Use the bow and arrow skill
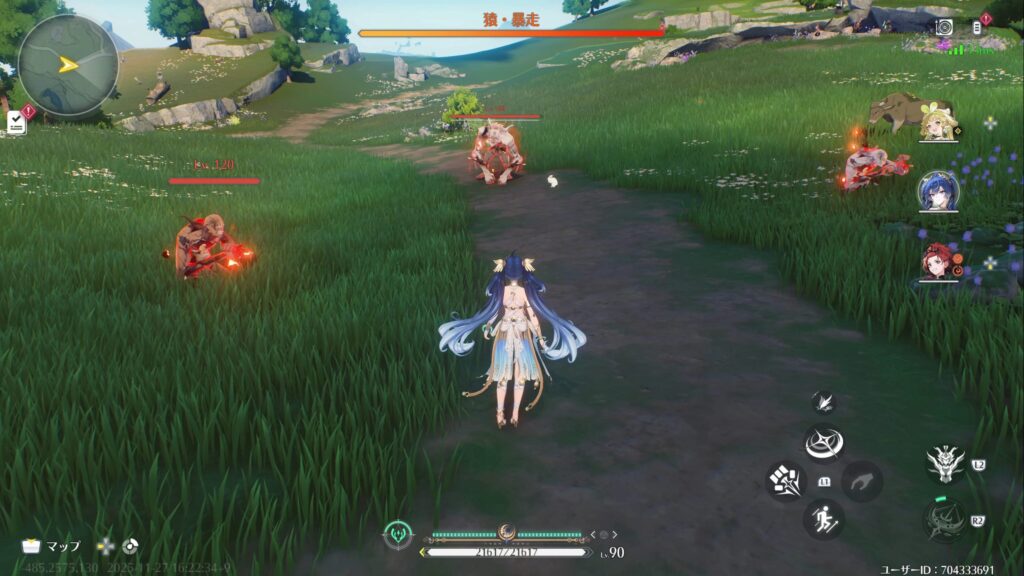Screen dimensions: 1024x576 [x=944, y=520]
